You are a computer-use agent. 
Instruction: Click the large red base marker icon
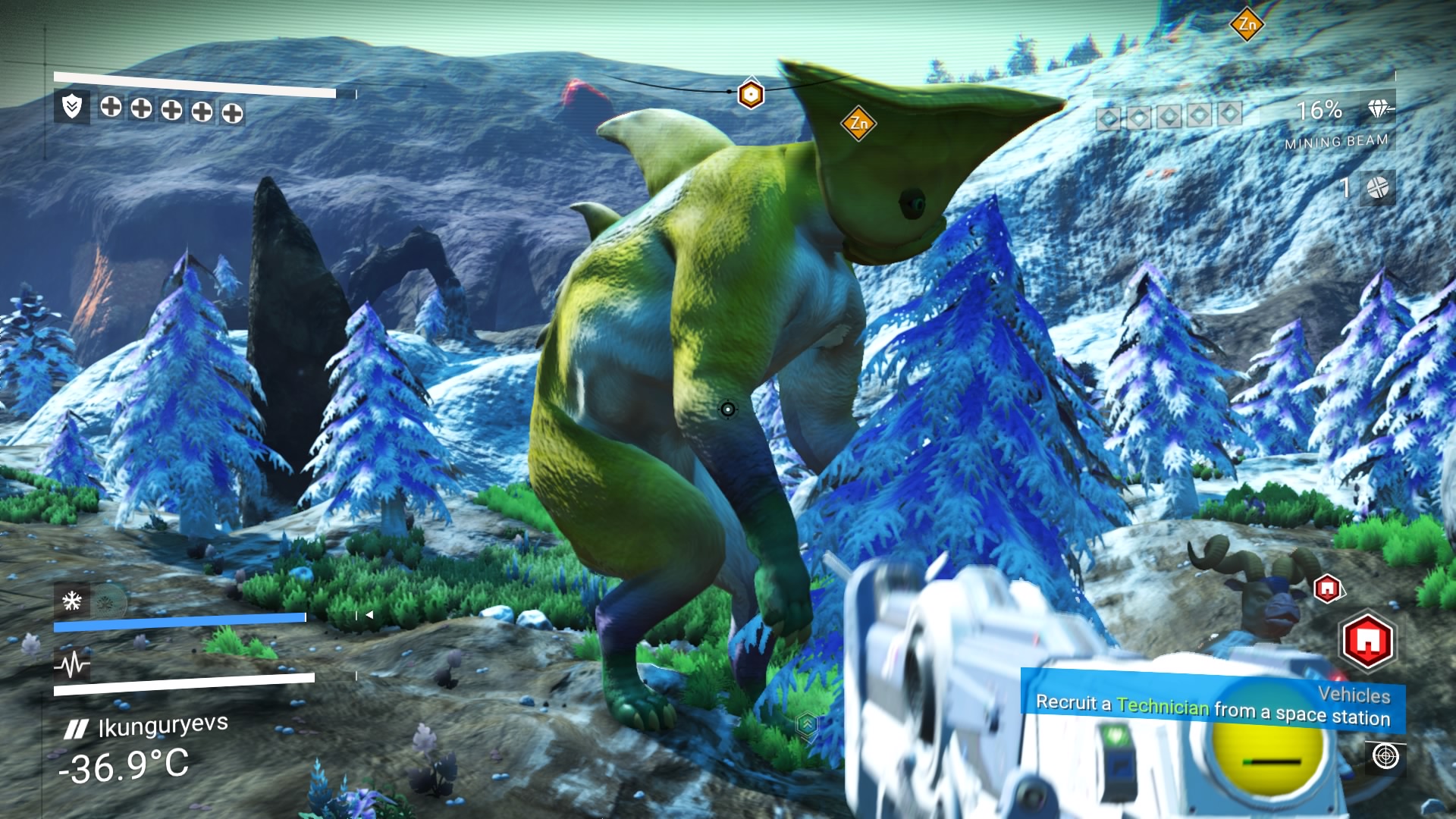pyautogui.click(x=1367, y=642)
